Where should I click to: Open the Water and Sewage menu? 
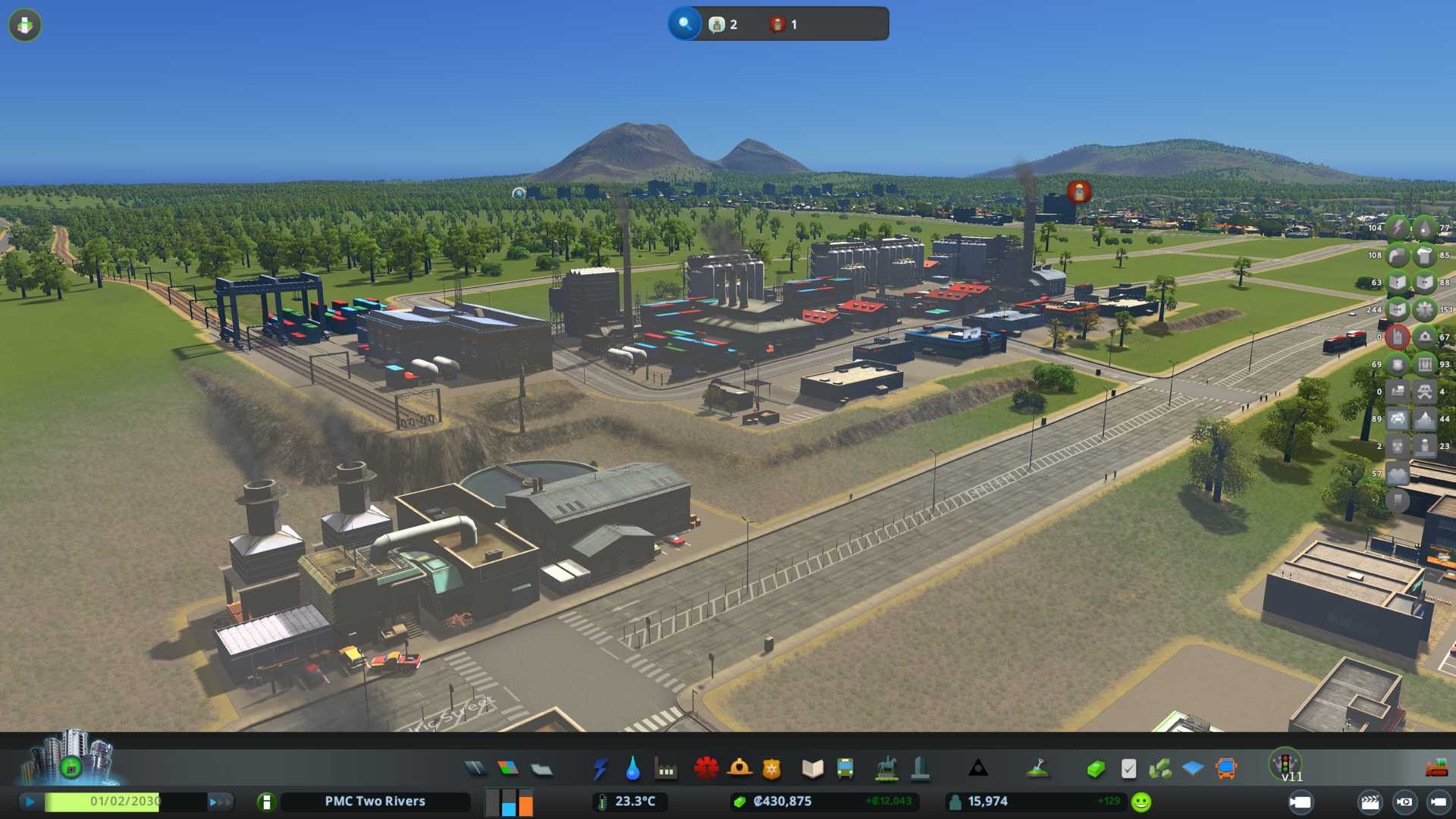[x=632, y=769]
